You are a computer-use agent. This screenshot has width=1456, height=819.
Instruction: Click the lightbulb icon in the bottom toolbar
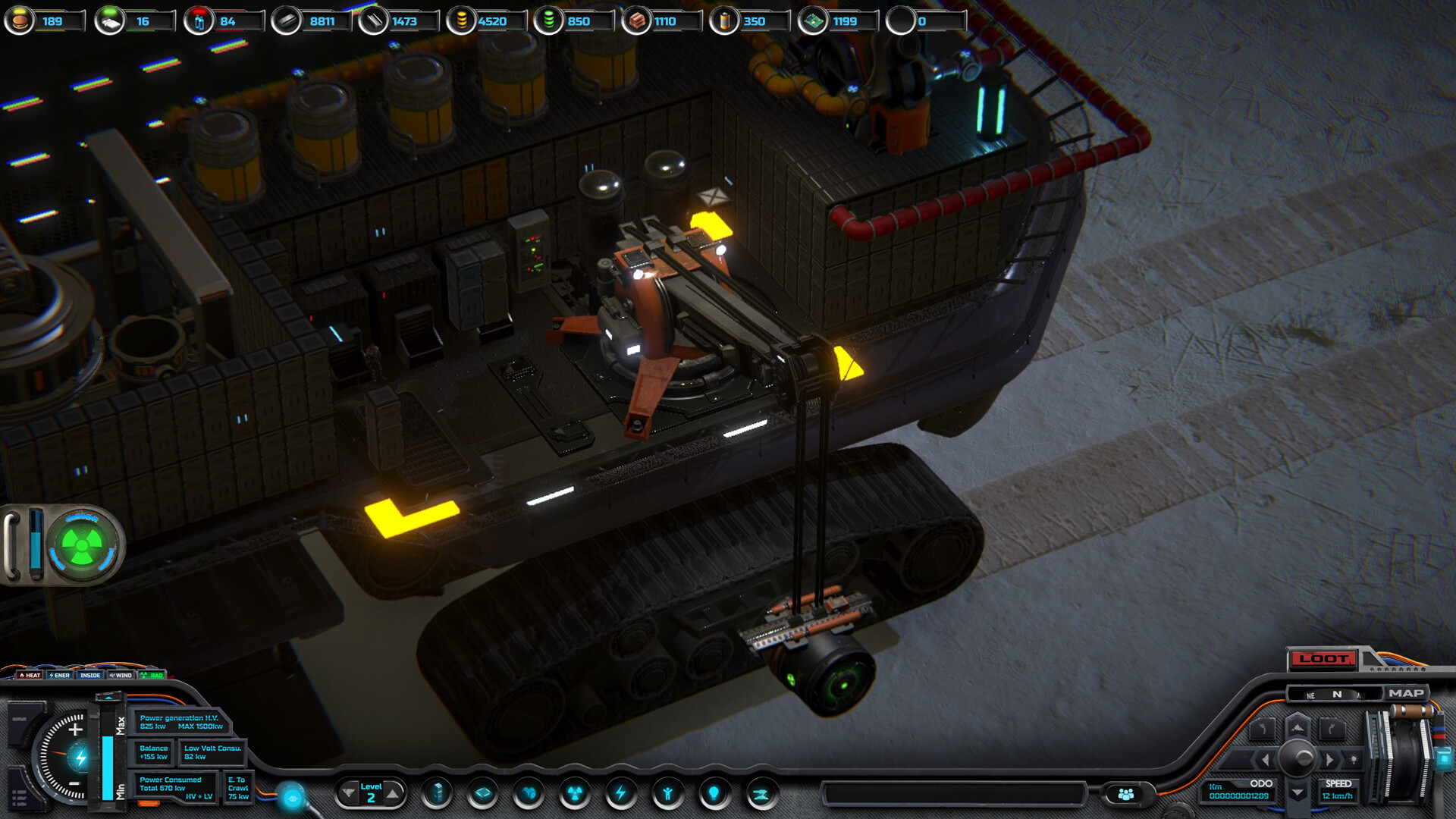(x=714, y=794)
